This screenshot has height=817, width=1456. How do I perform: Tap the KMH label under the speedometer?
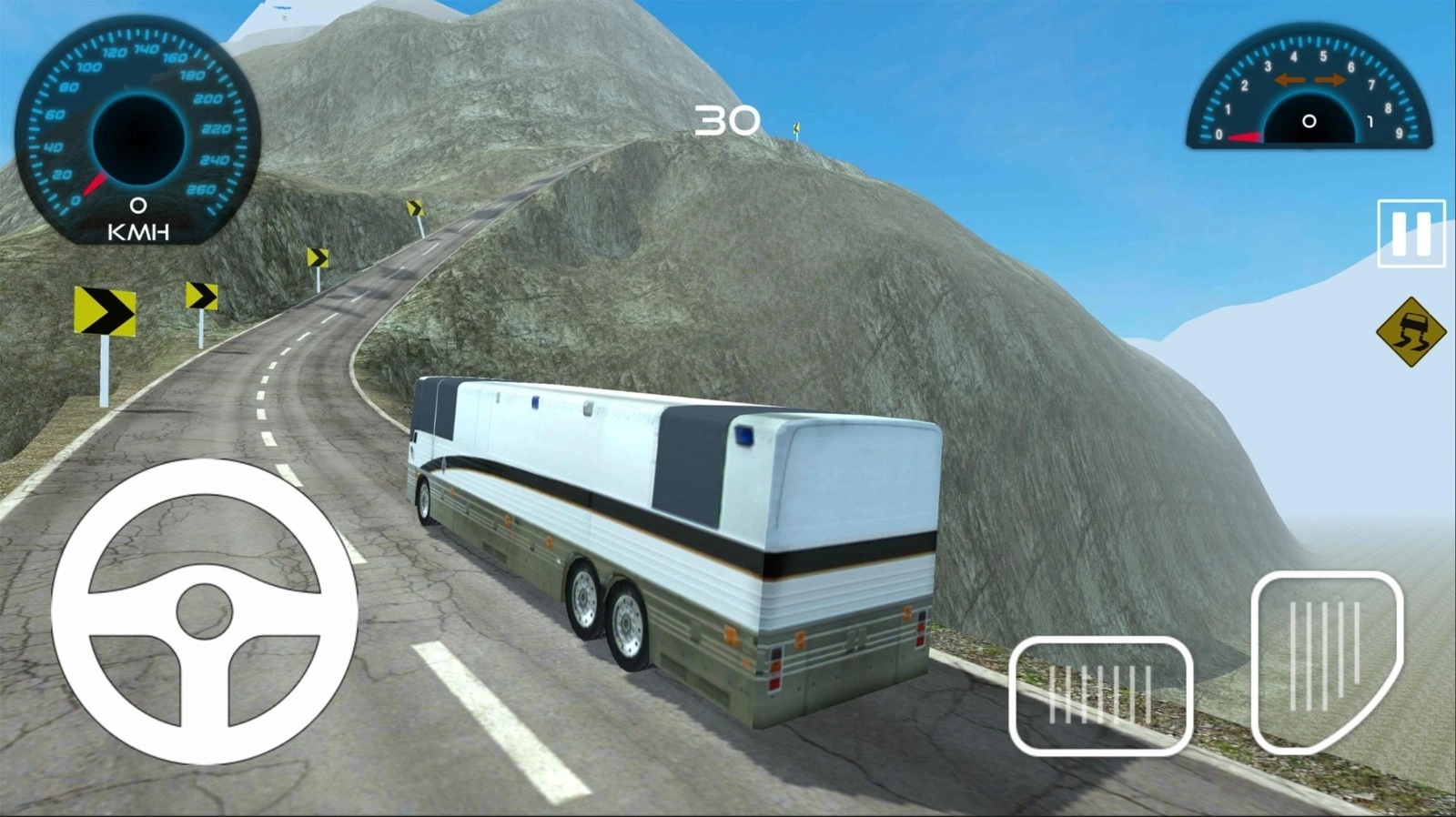[136, 234]
